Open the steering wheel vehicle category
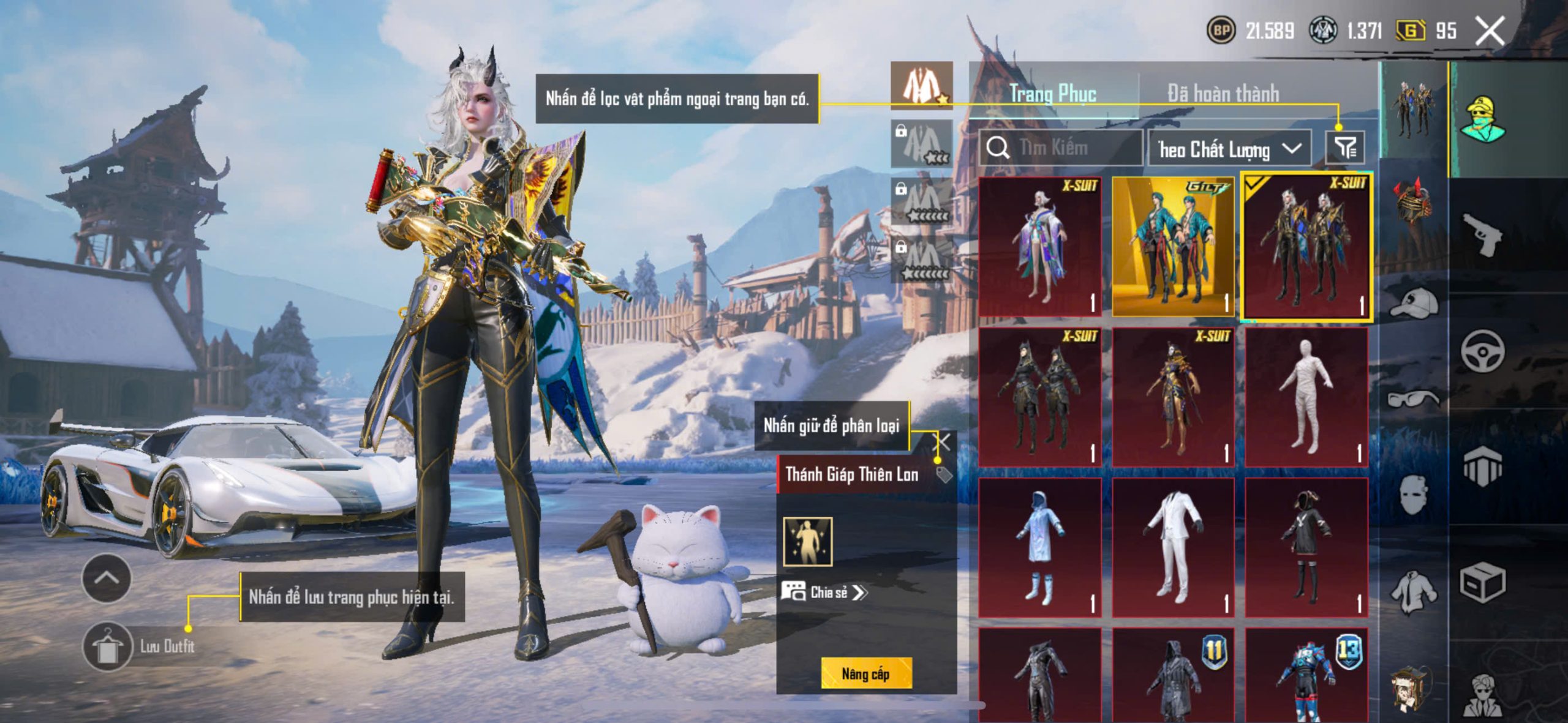 coord(1483,351)
